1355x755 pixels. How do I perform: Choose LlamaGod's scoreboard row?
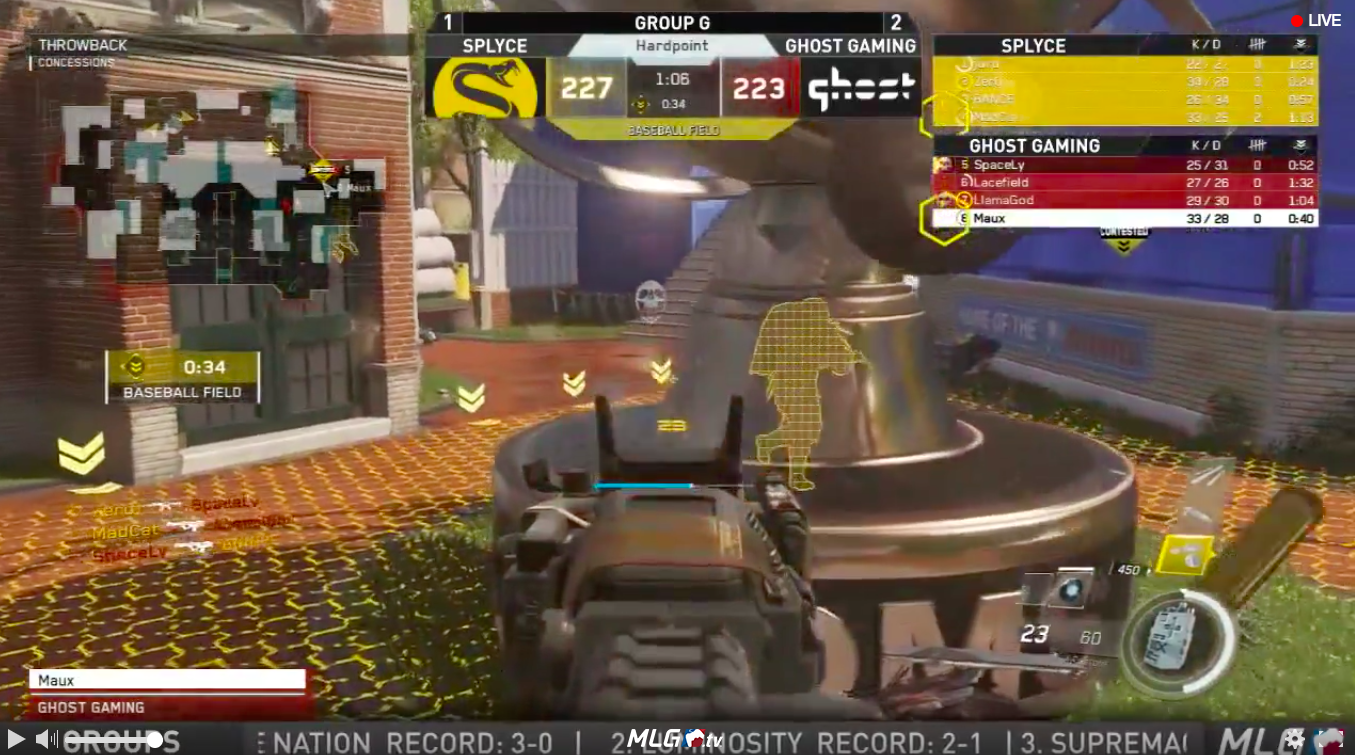tap(1125, 201)
